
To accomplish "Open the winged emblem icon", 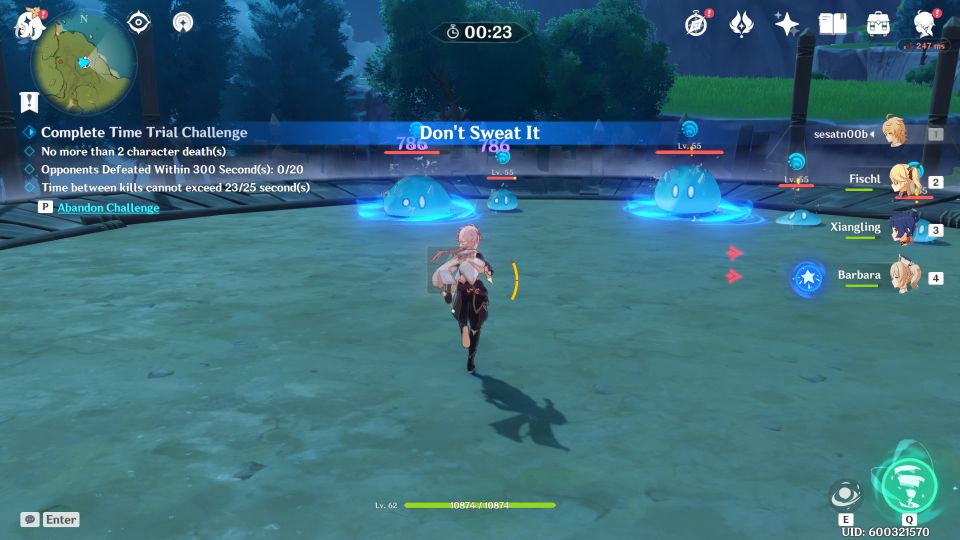I will [741, 24].
